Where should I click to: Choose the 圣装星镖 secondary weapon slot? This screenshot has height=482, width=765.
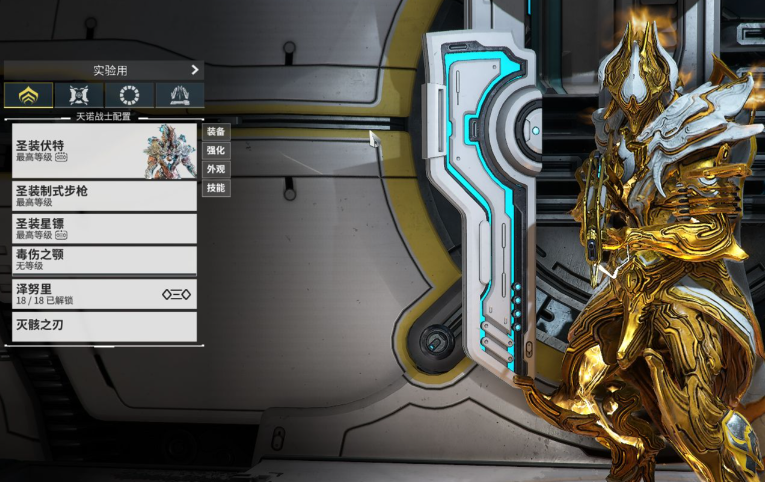[x=104, y=229]
